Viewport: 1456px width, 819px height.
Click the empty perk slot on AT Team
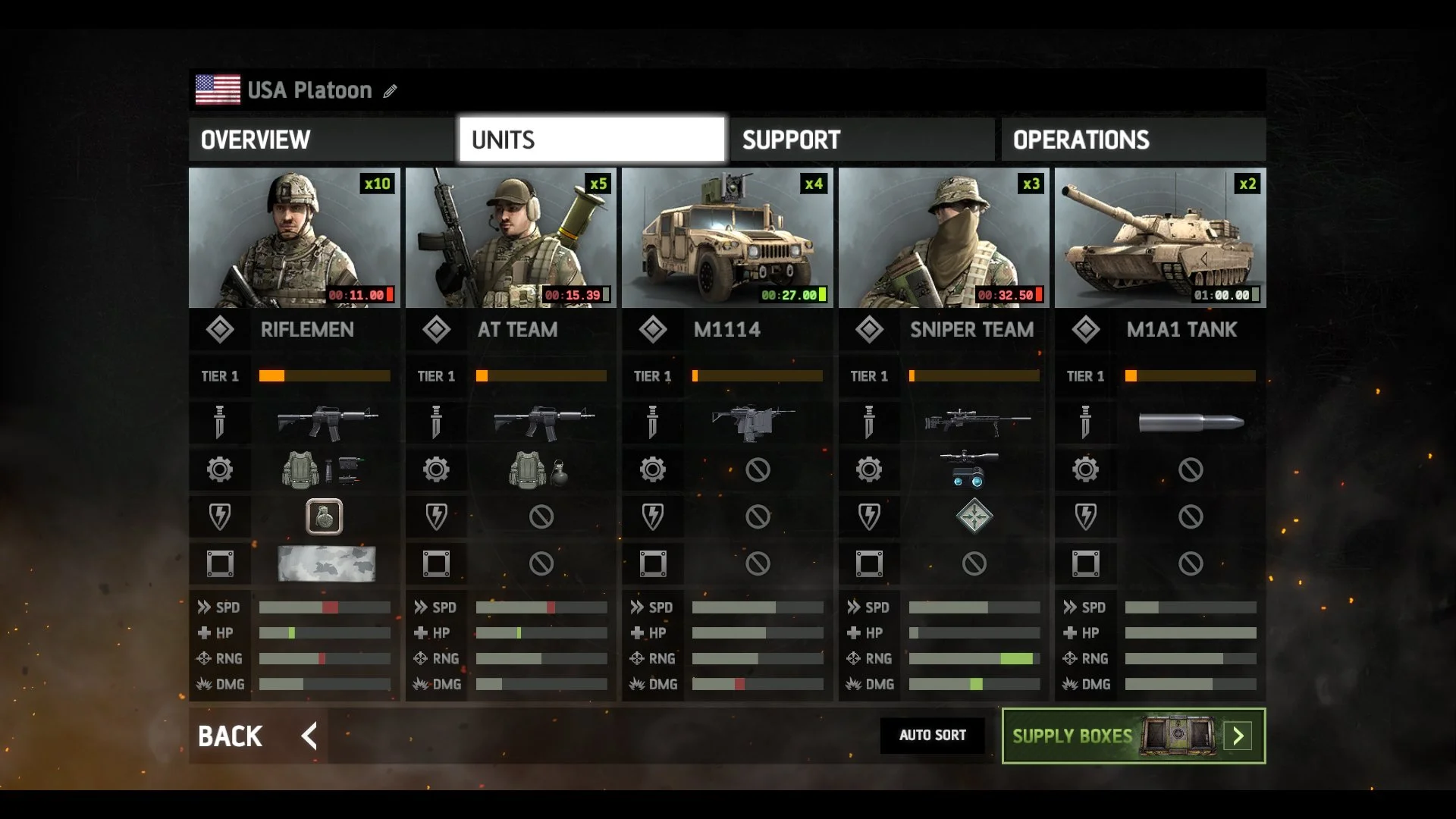(x=541, y=516)
